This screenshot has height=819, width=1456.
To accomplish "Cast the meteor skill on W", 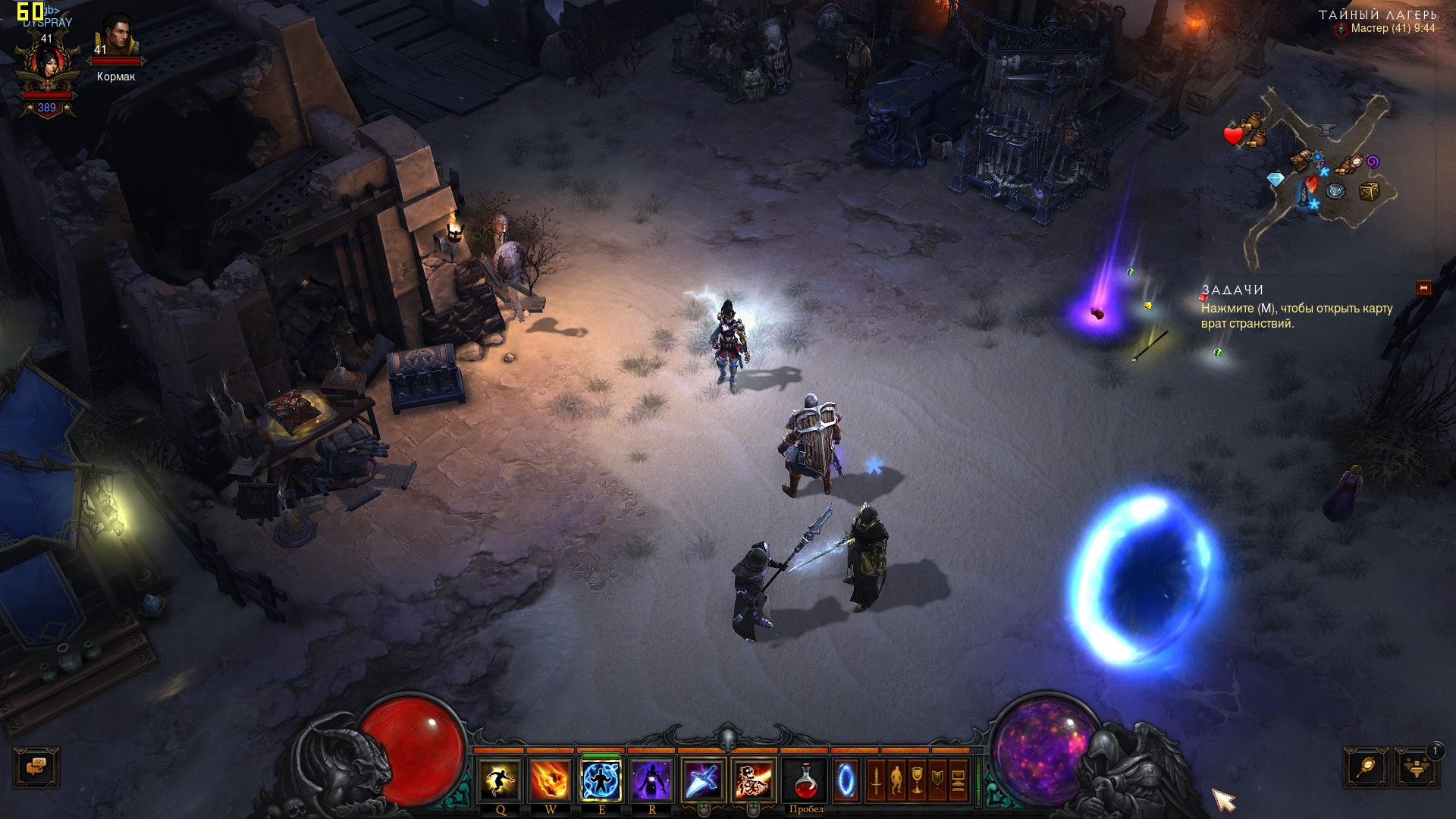I will tap(551, 780).
